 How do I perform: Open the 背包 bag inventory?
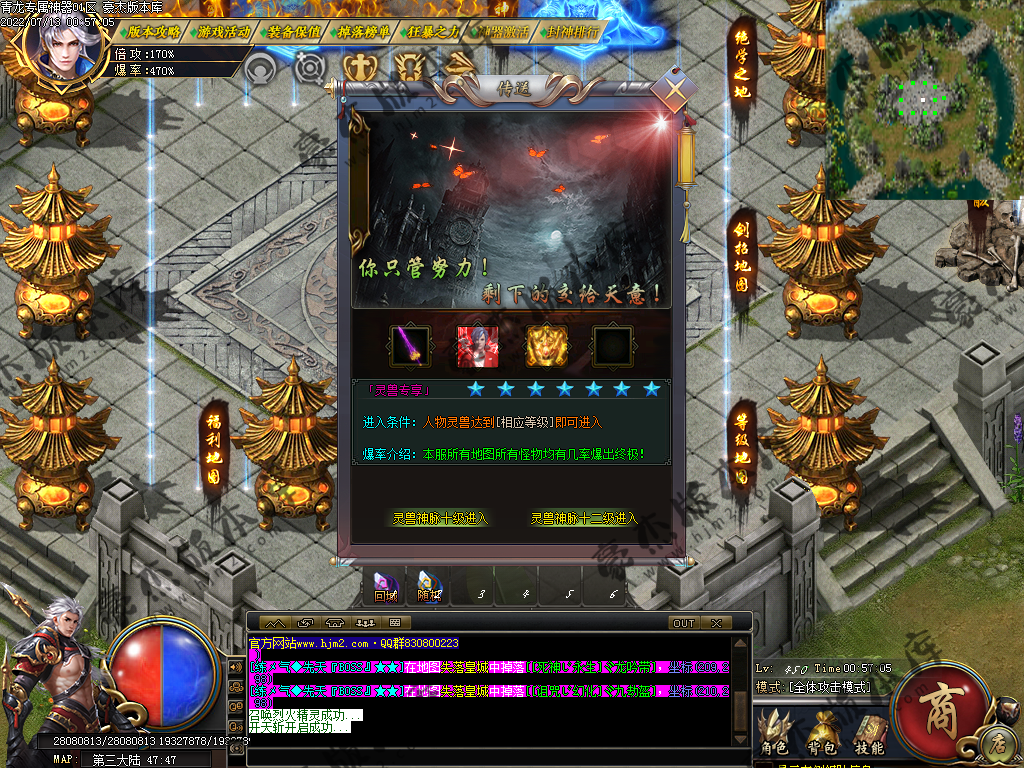click(x=823, y=733)
